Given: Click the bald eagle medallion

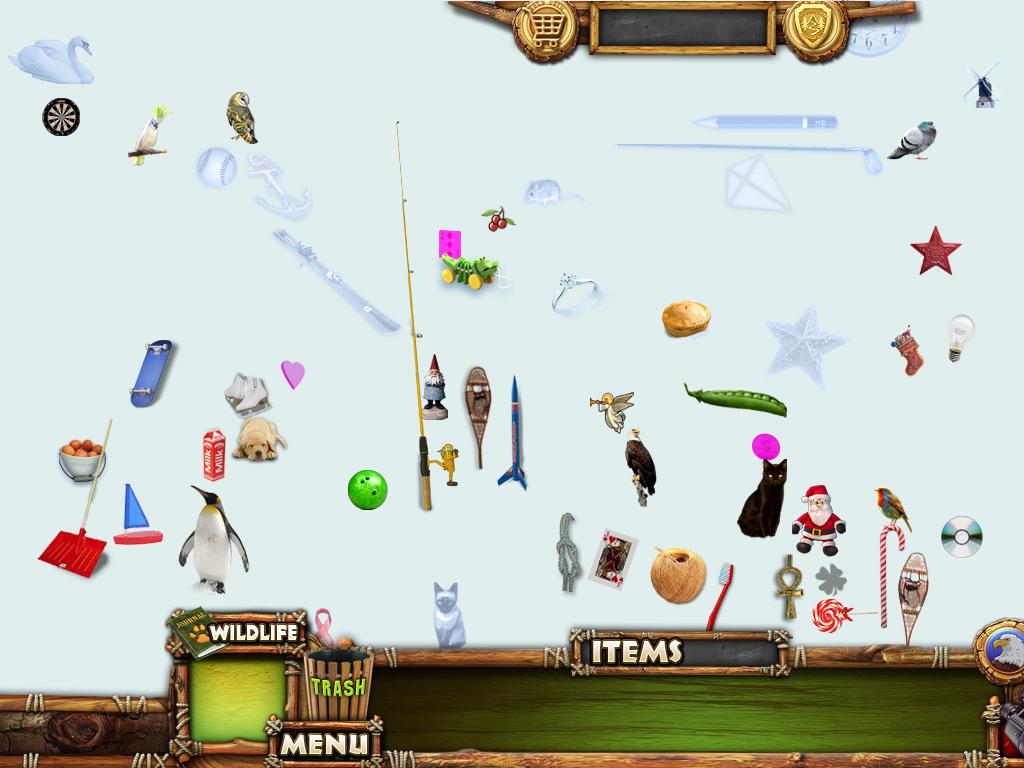Looking at the screenshot, I should pos(1001,651).
